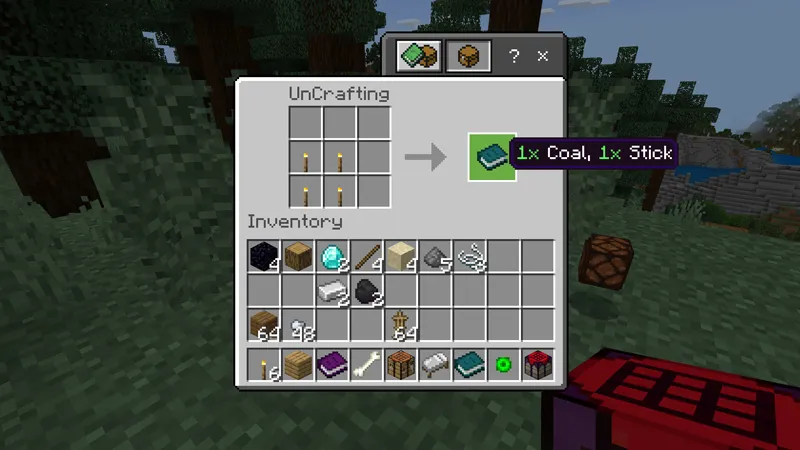This screenshot has width=800, height=450.
Task: Pick up the iron ingot stack
Action: pos(332,291)
